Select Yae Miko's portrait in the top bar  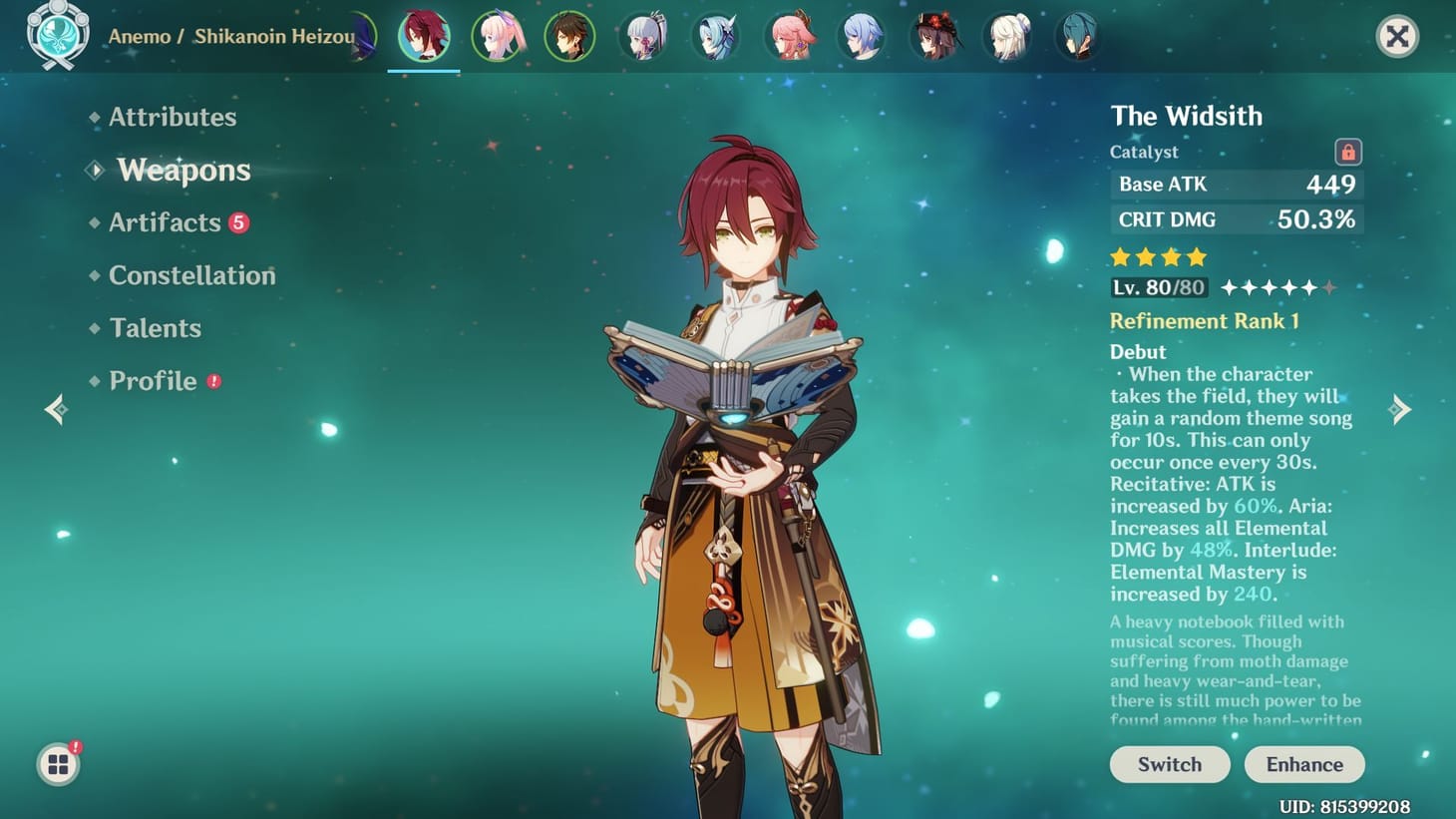[x=791, y=36]
